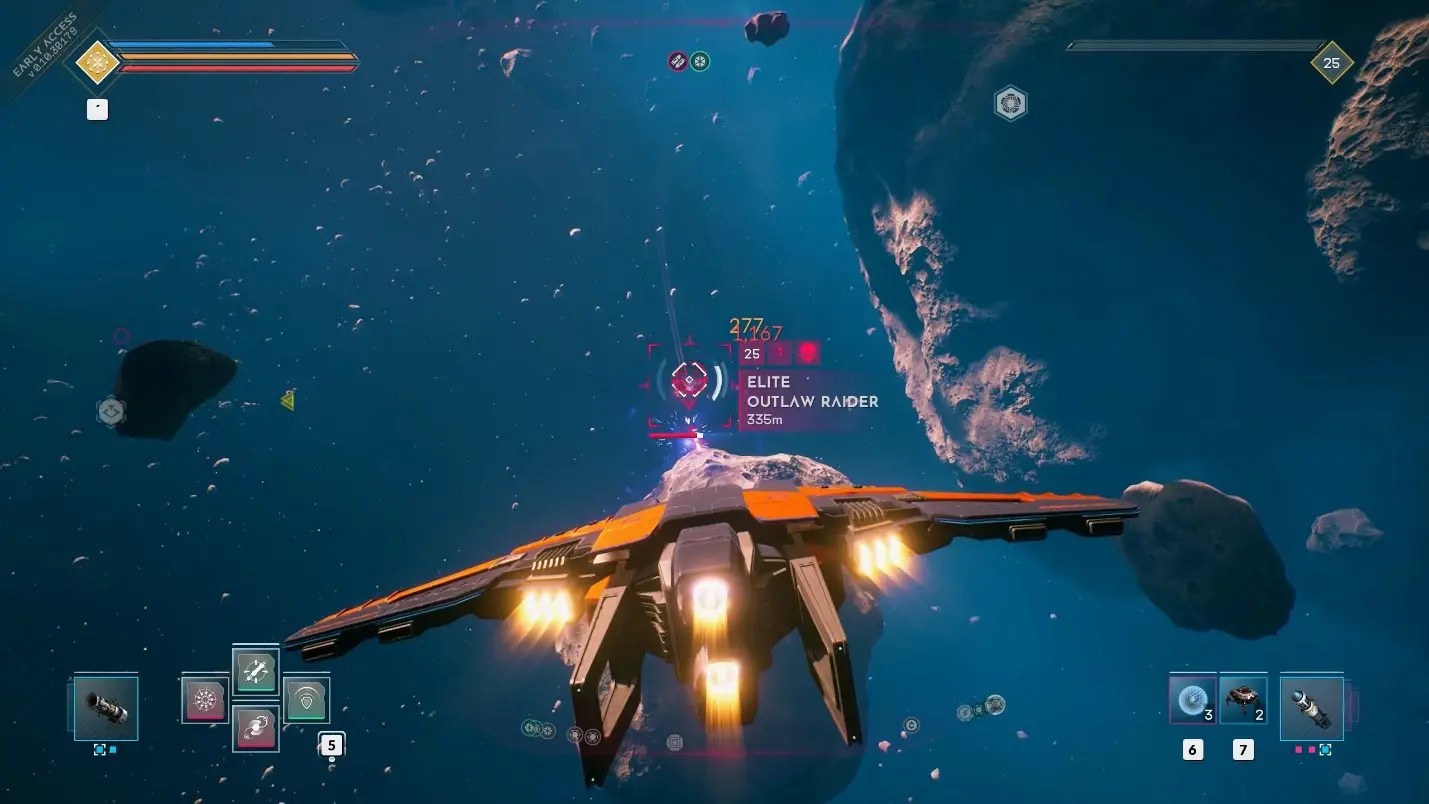Use the nano repair orb consumable on slot six
The height and width of the screenshot is (804, 1429).
click(1192, 700)
